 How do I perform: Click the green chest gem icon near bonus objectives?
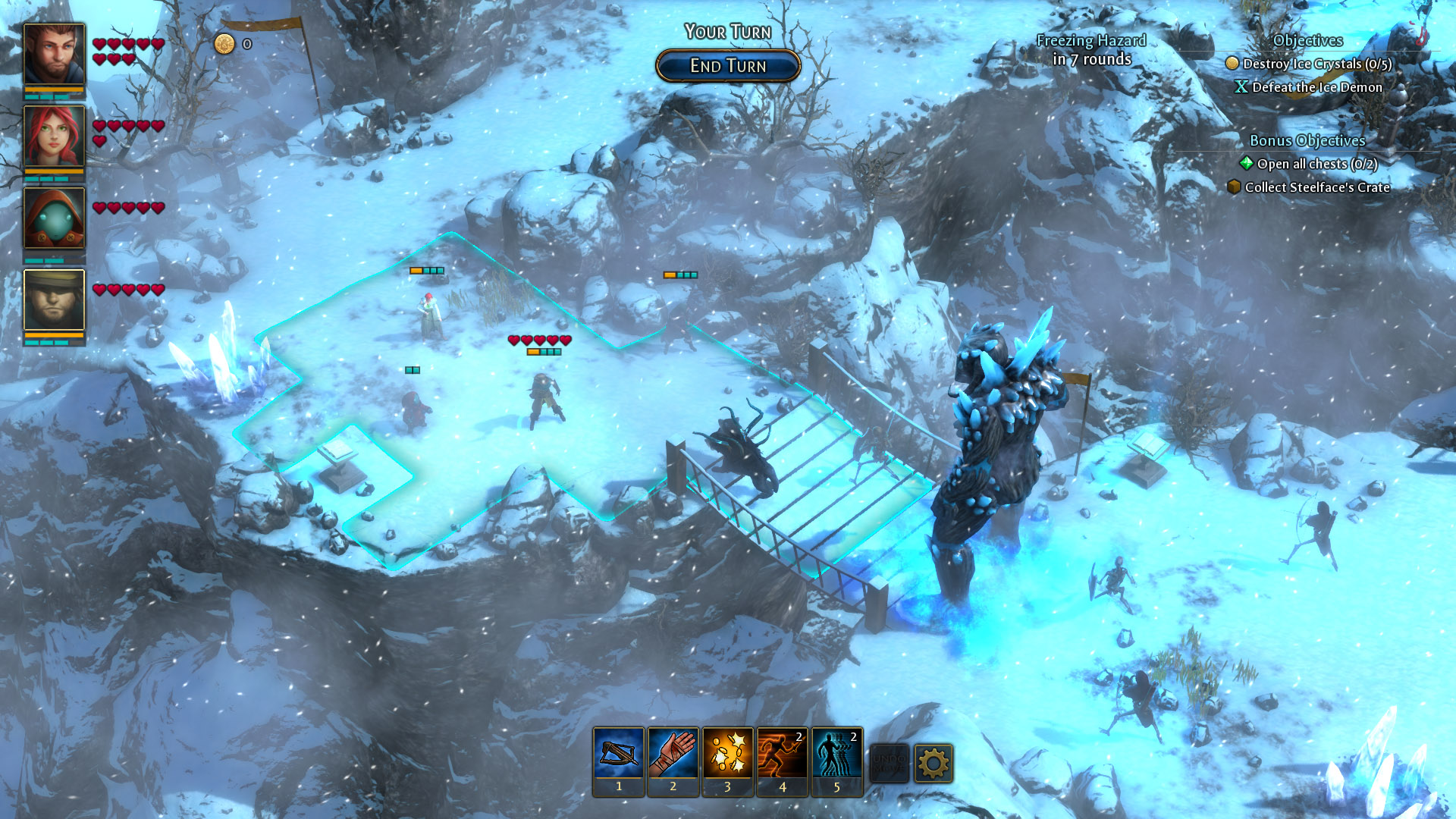pos(1246,164)
